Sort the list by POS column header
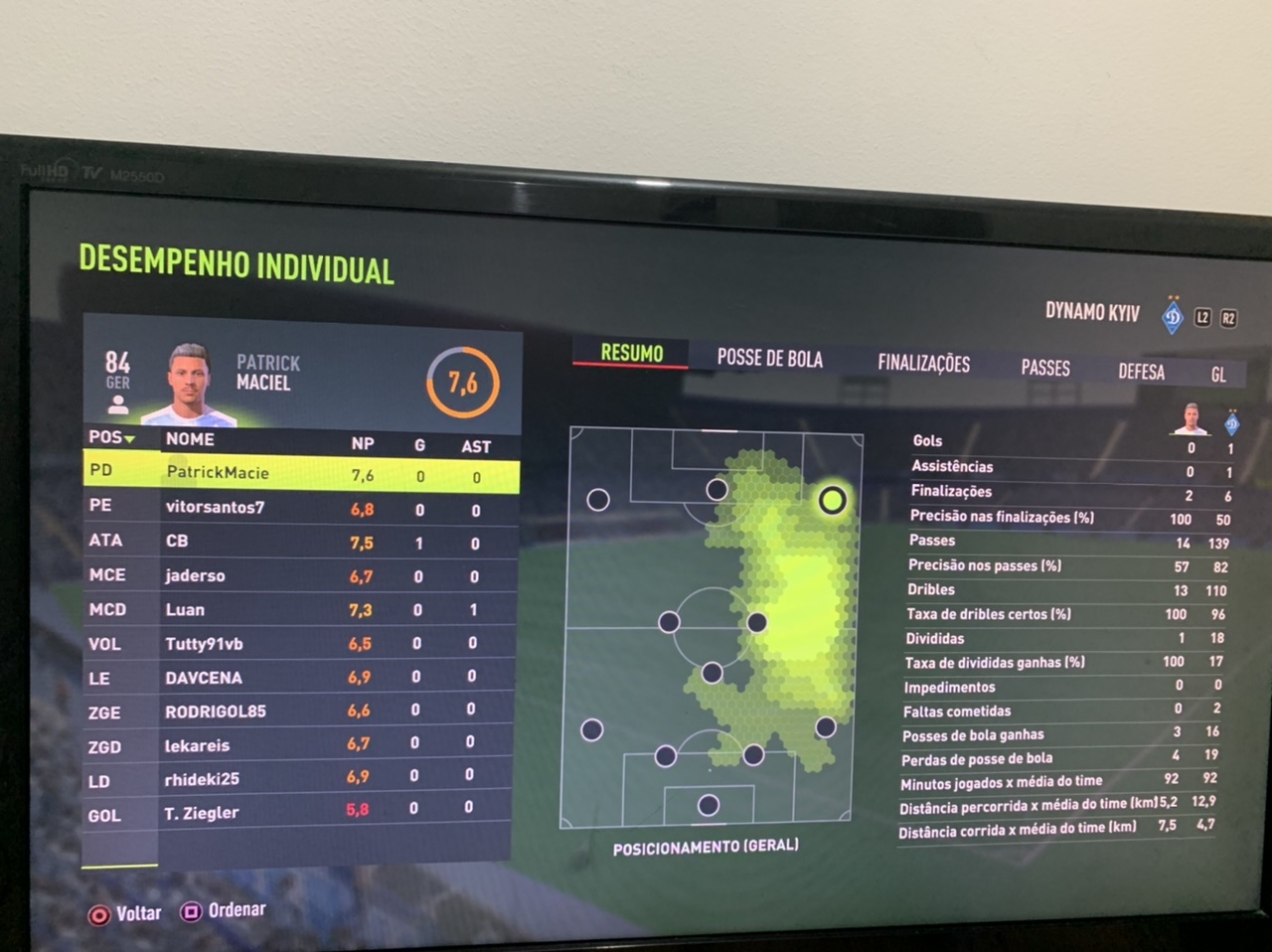Viewport: 1272px width, 952px height. [x=110, y=437]
